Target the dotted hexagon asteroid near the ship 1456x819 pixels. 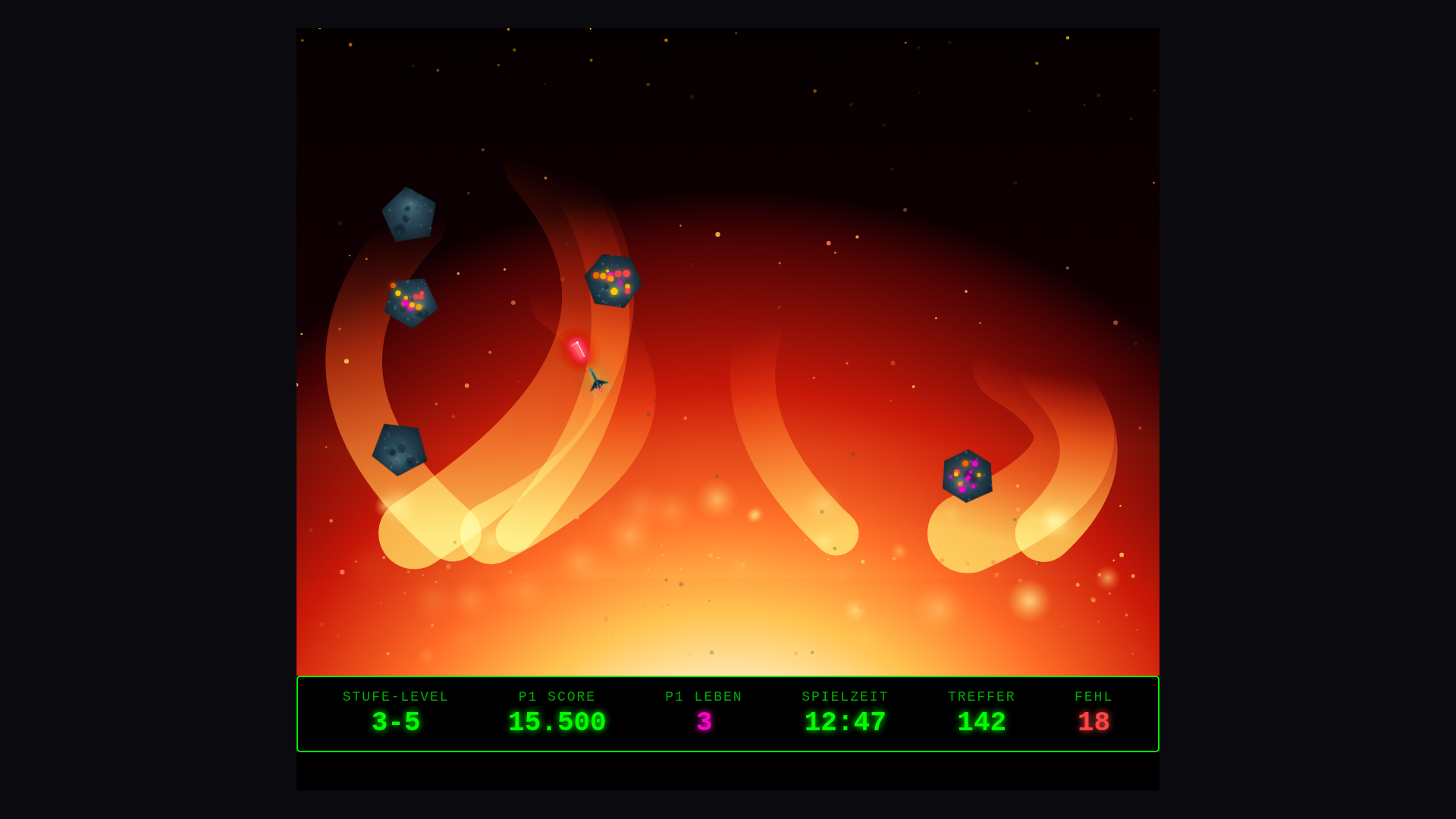(614, 282)
